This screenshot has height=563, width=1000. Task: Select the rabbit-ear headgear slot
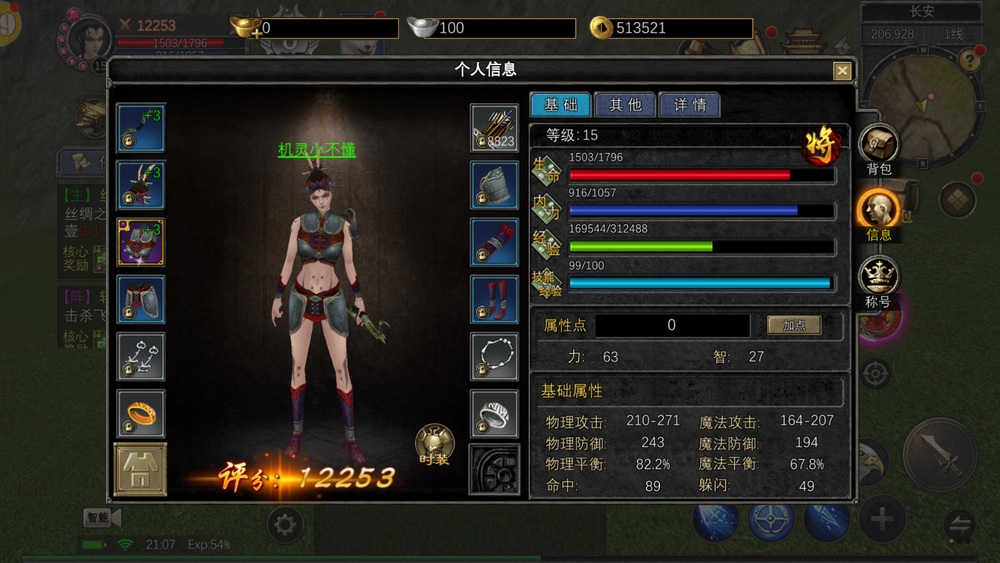(x=141, y=185)
